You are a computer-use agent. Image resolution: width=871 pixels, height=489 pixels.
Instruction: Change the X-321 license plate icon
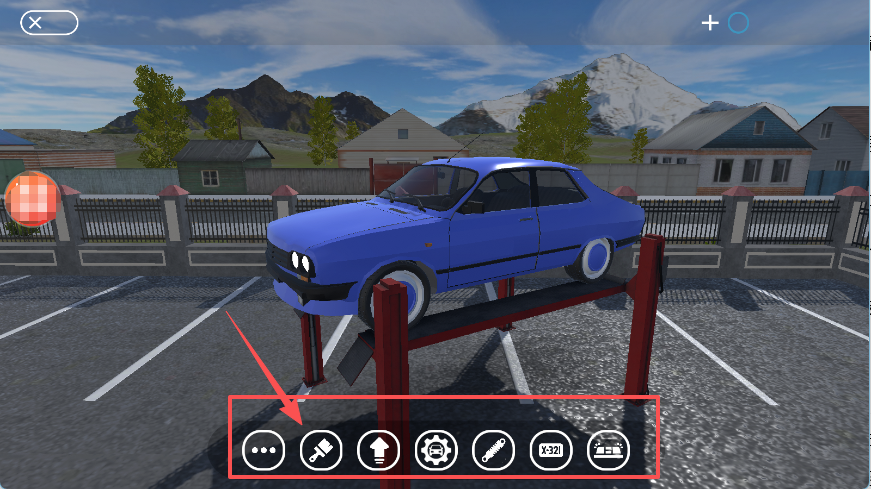click(x=550, y=451)
